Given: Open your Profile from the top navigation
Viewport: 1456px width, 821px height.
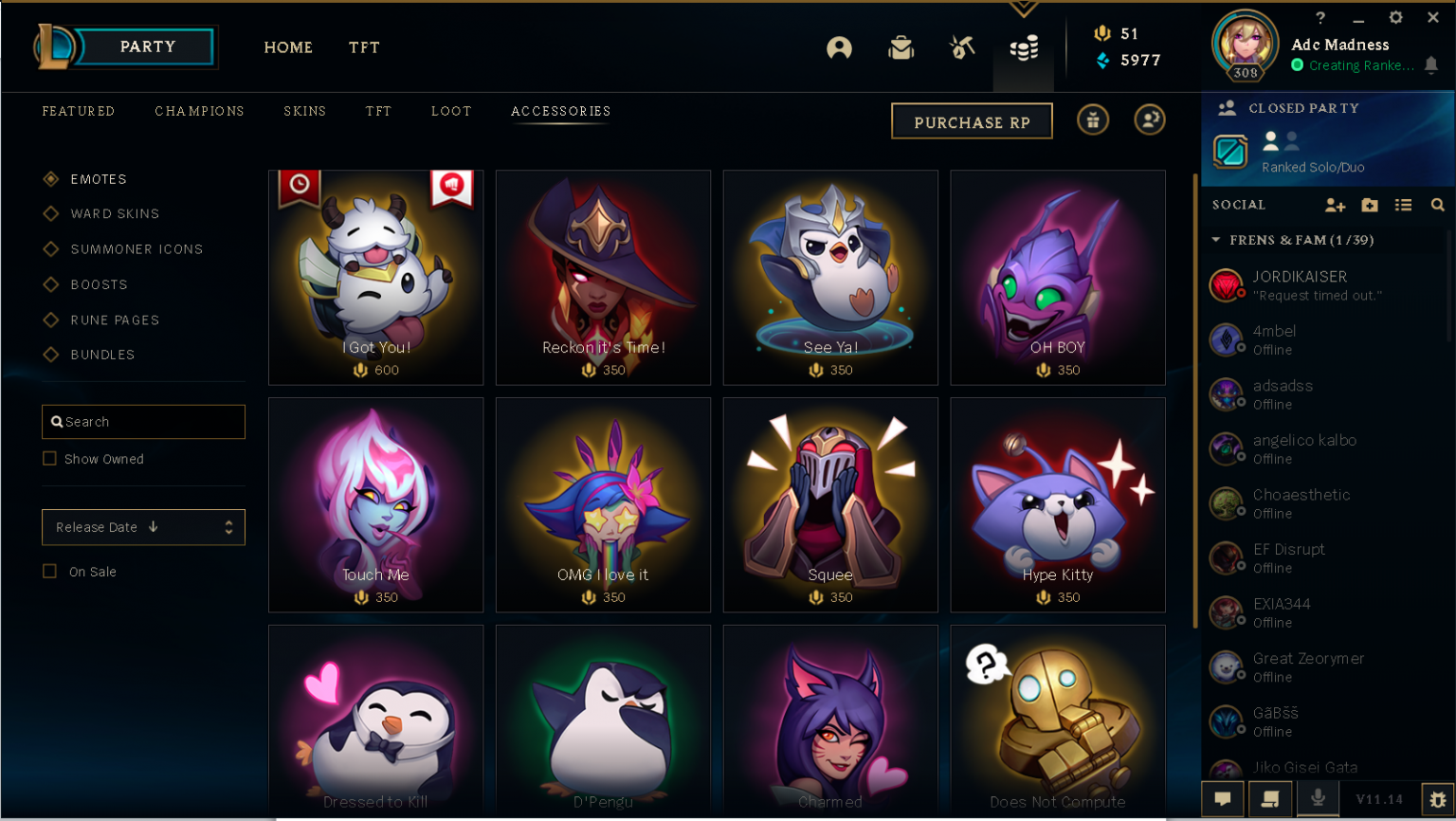Looking at the screenshot, I should (x=839, y=47).
